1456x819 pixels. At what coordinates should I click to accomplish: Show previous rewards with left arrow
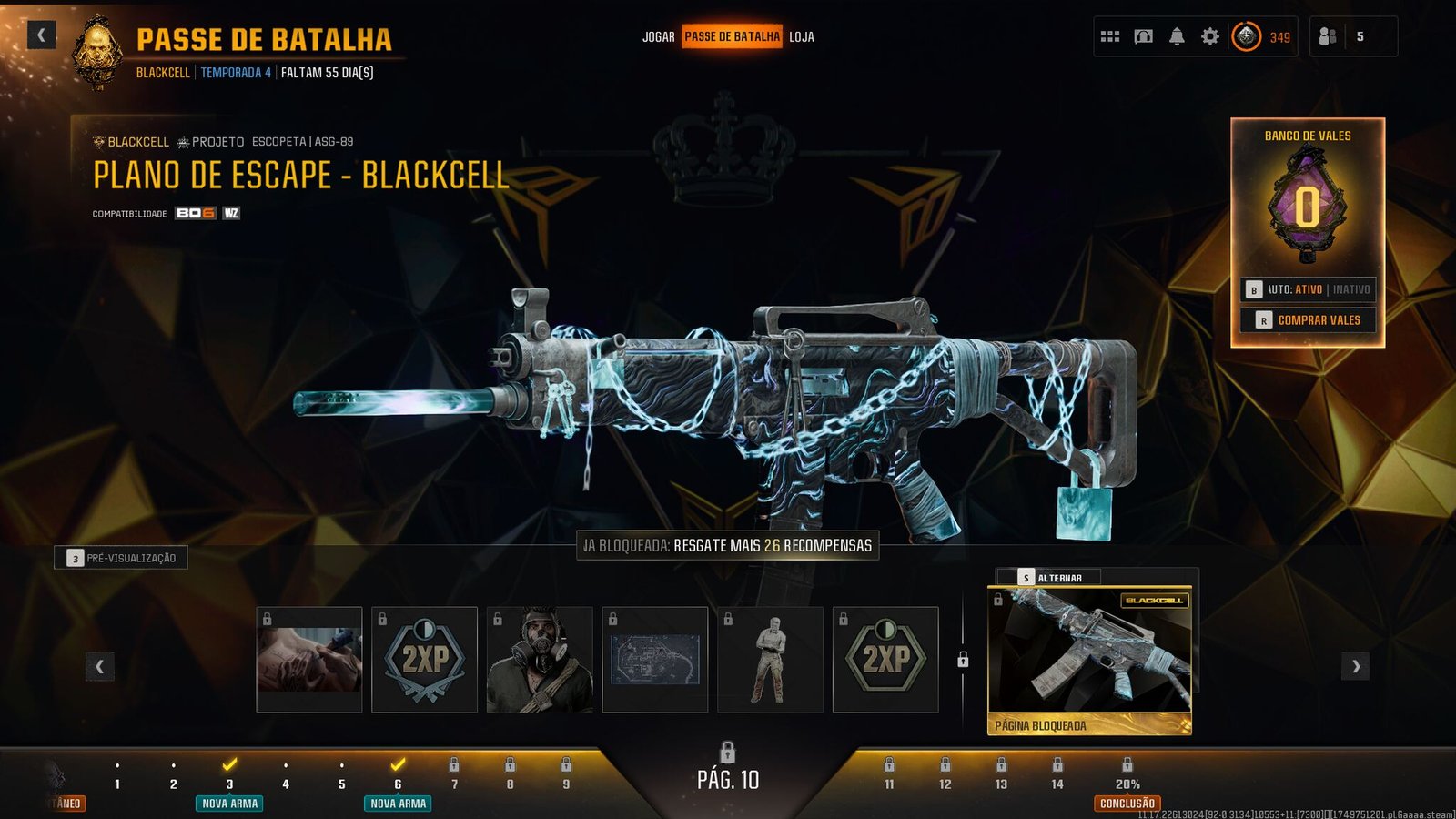tap(100, 667)
